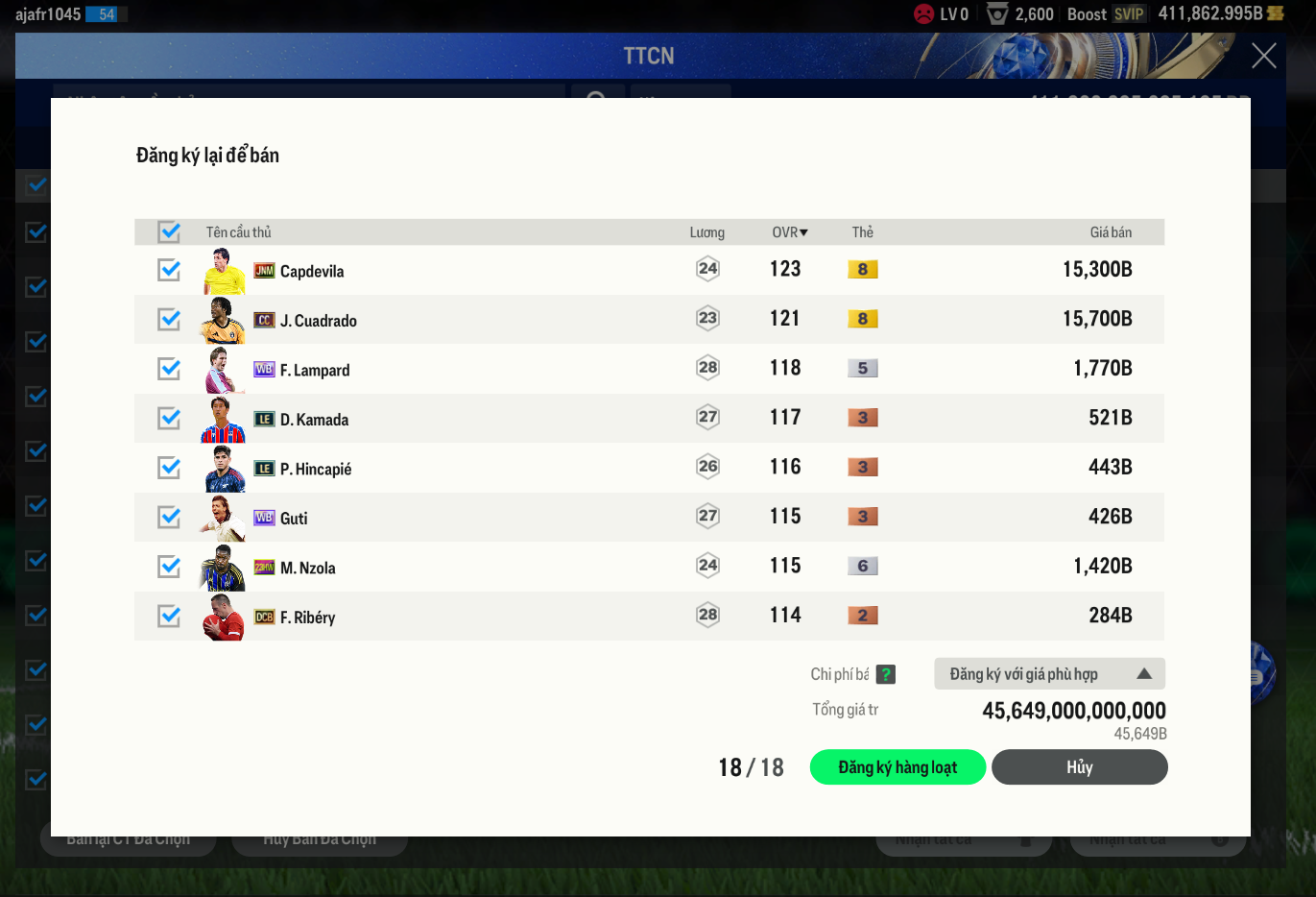Click the Lương column header
Viewport: 1316px width, 897px height.
coord(706,232)
